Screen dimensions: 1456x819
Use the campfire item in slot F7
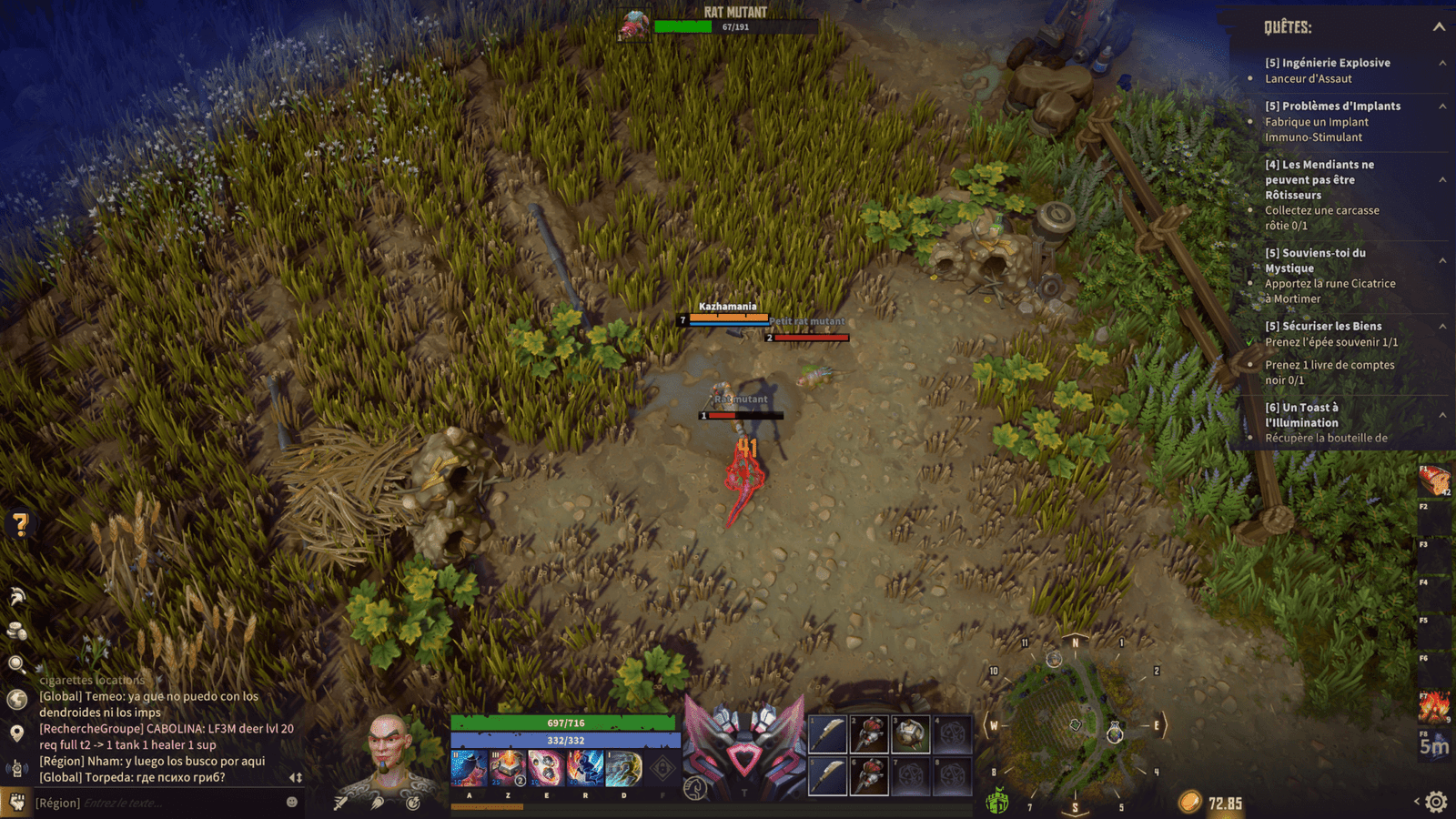click(x=1435, y=706)
